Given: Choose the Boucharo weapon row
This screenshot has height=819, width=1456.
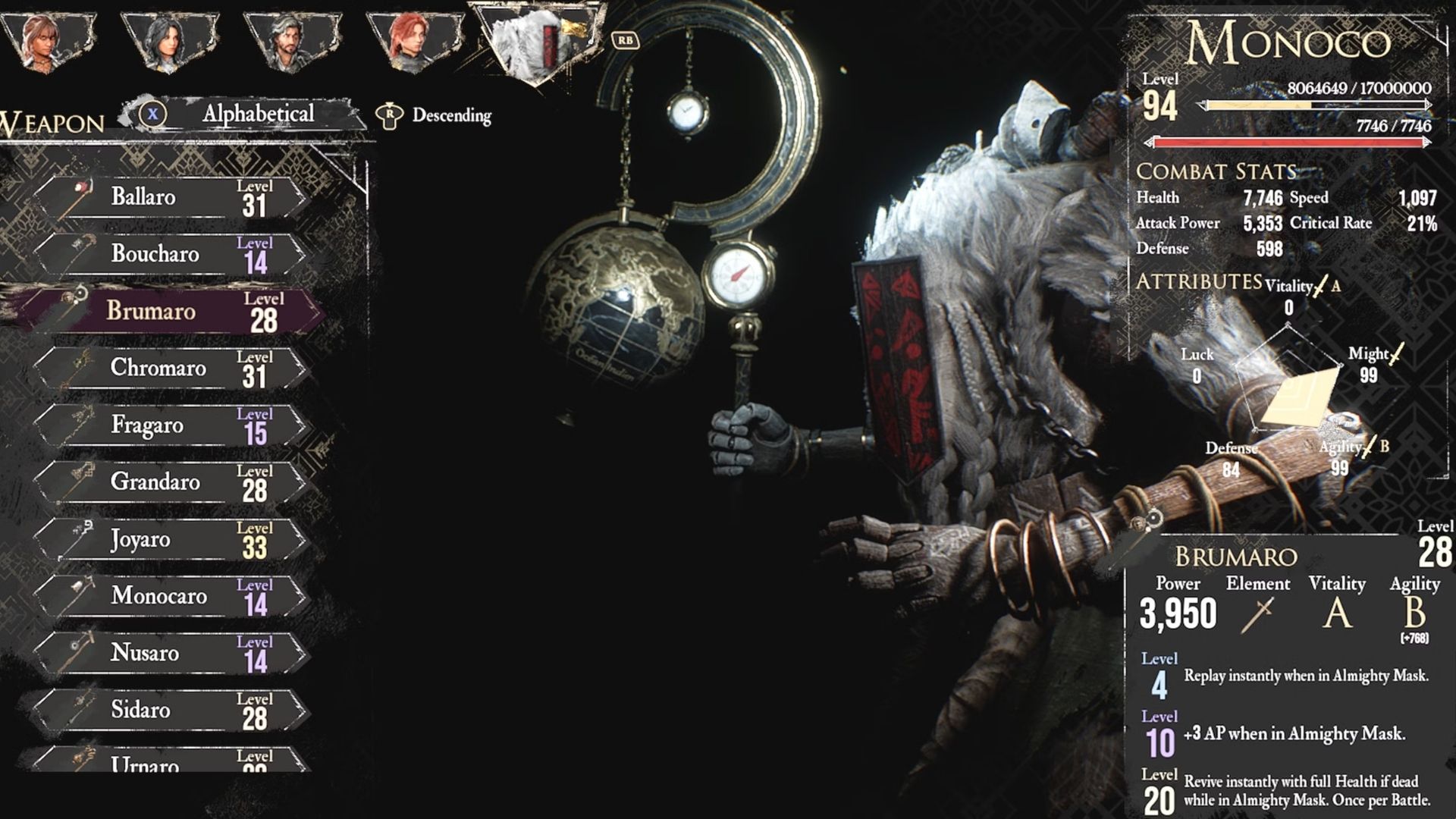Looking at the screenshot, I should pyautogui.click(x=171, y=254).
